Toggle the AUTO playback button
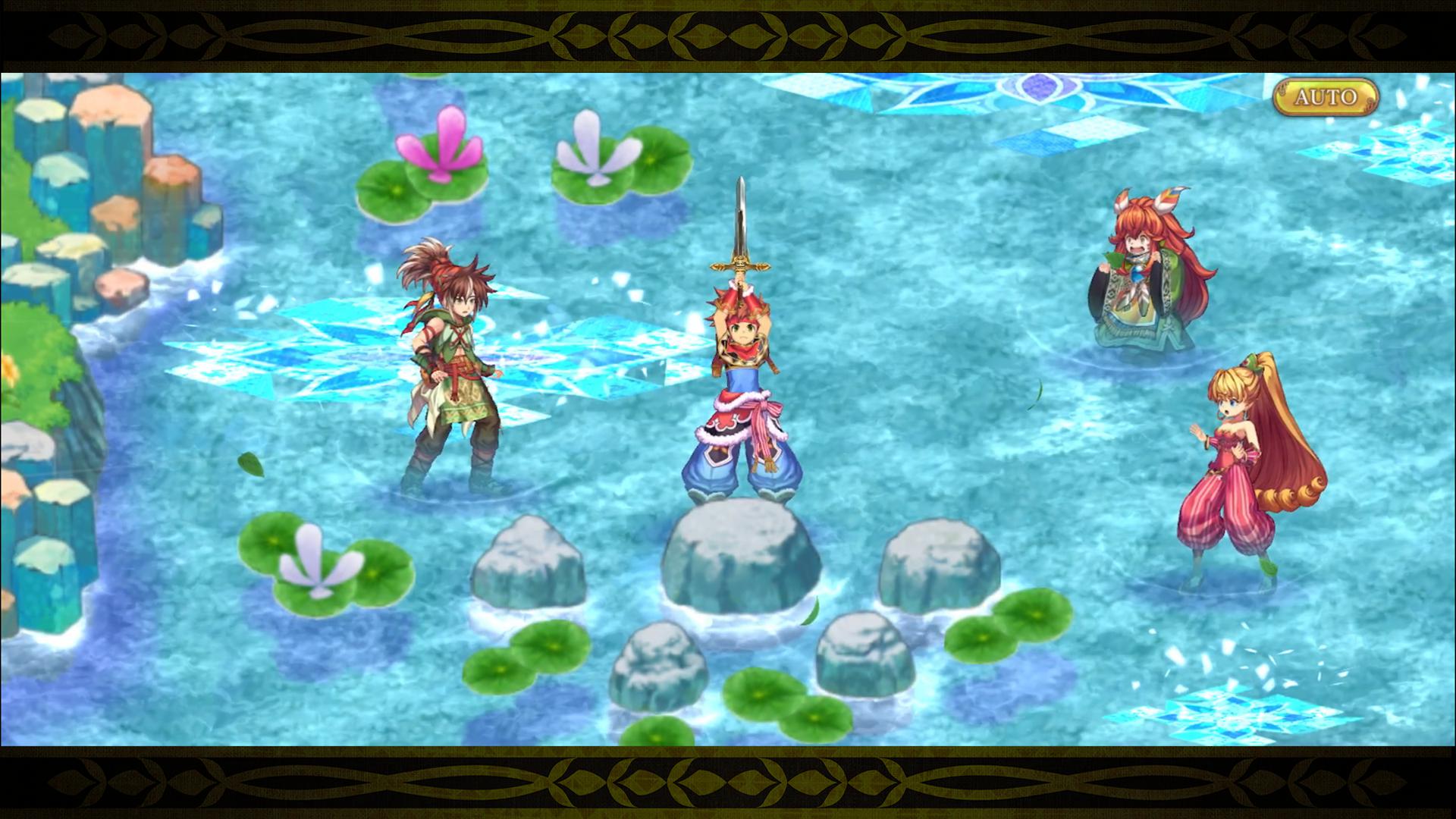Viewport: 1456px width, 819px height. [1325, 97]
